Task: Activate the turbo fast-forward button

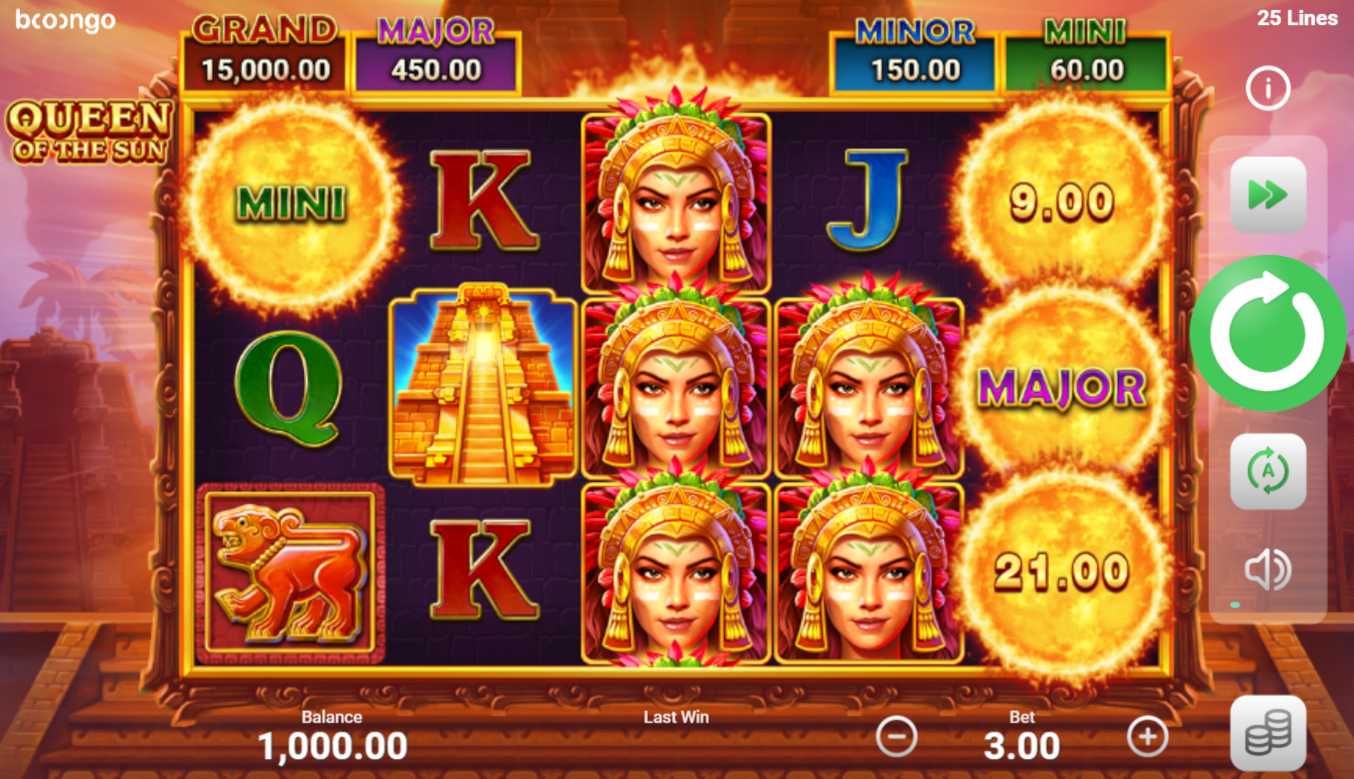Action: click(x=1267, y=195)
